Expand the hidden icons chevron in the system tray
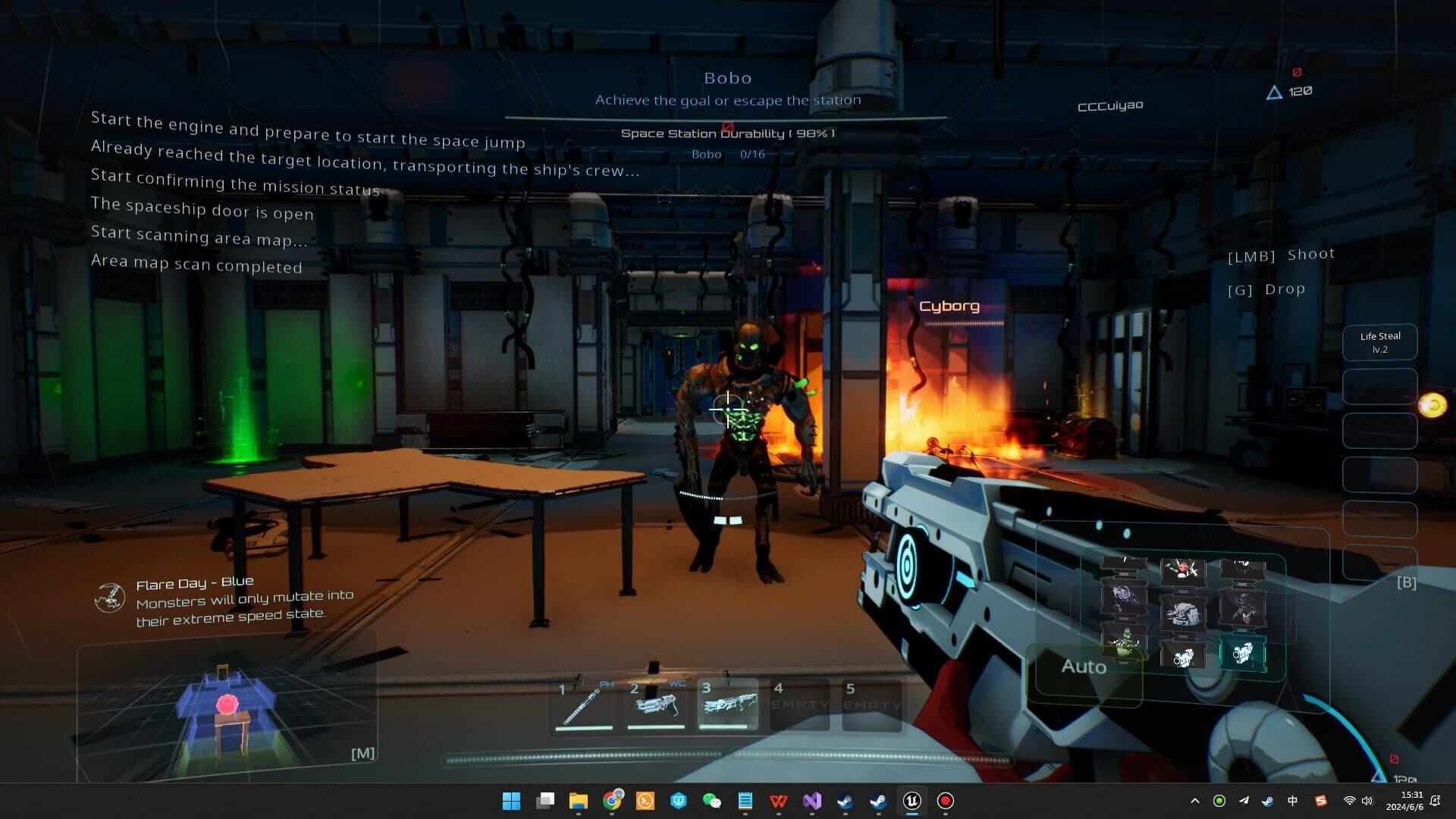 click(x=1195, y=801)
